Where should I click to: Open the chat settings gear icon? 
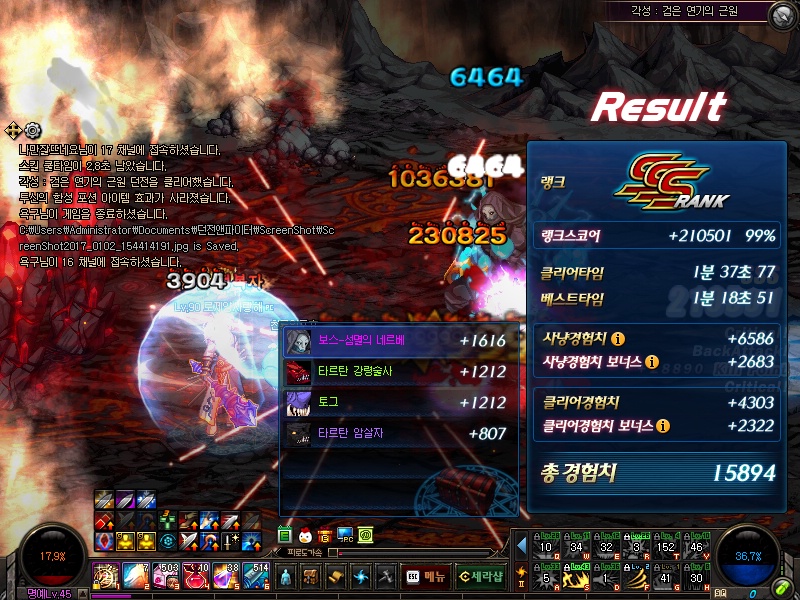[33, 130]
